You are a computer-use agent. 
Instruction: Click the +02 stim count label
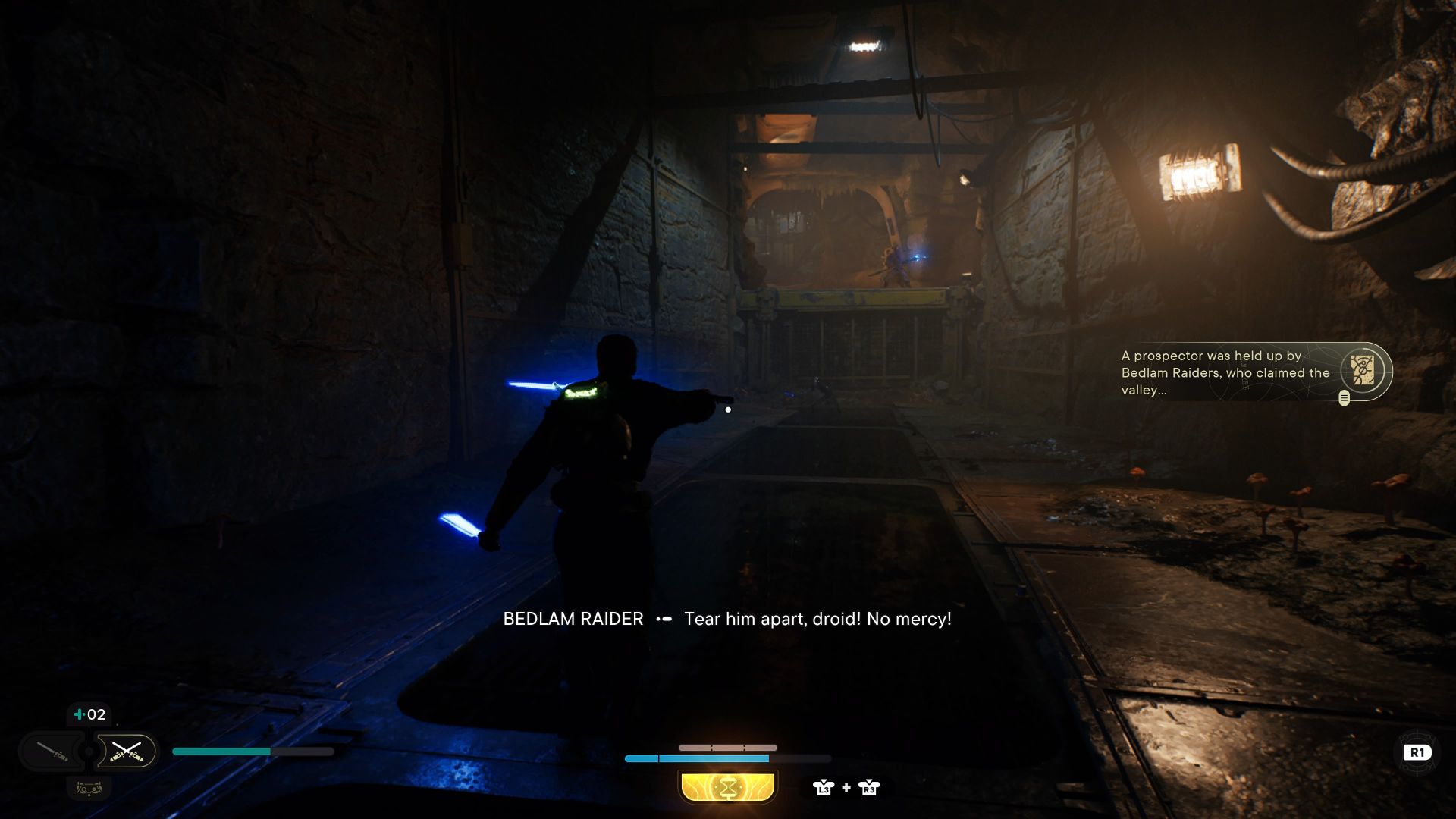tap(89, 714)
